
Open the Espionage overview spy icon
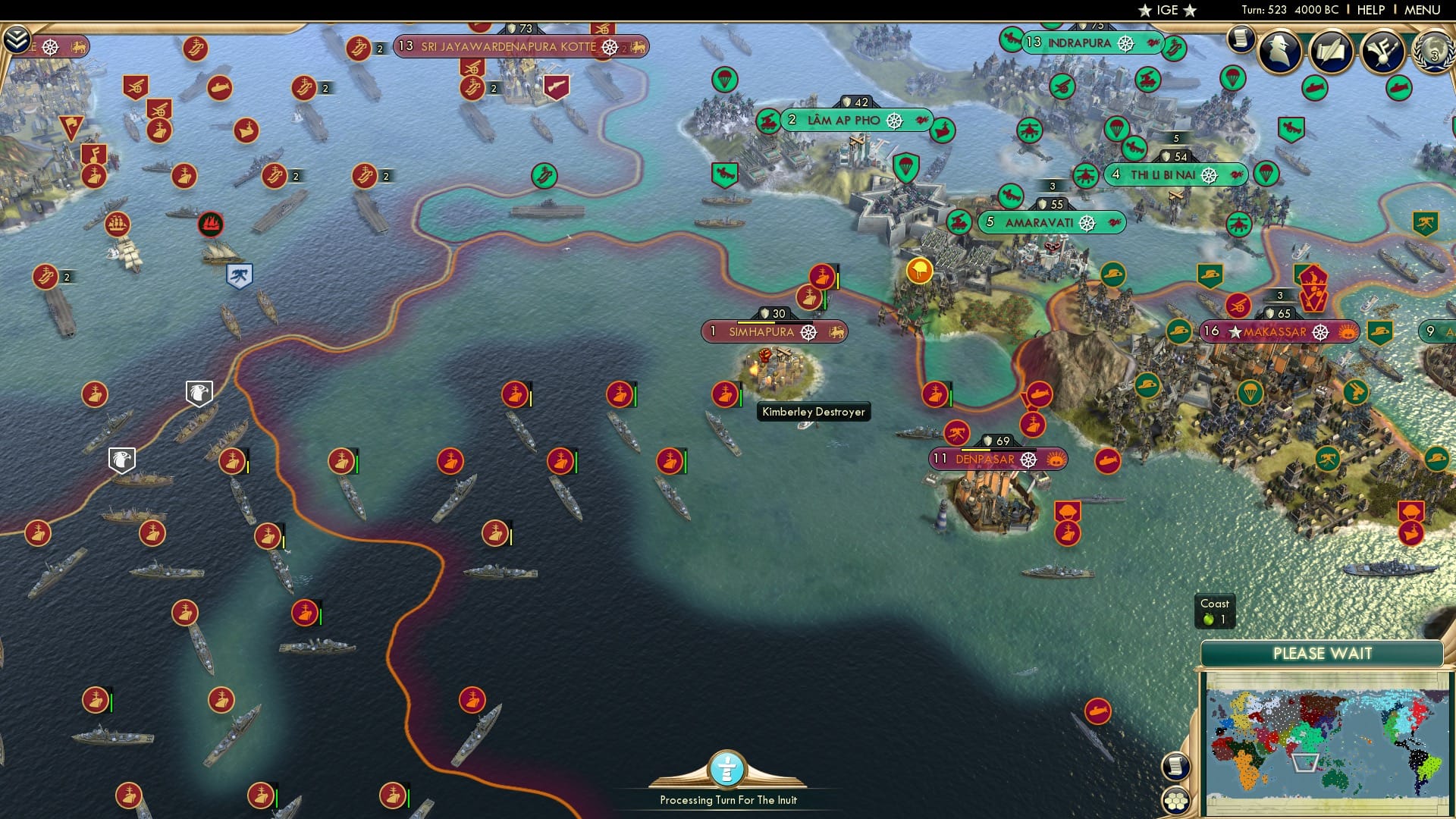coord(1279,52)
